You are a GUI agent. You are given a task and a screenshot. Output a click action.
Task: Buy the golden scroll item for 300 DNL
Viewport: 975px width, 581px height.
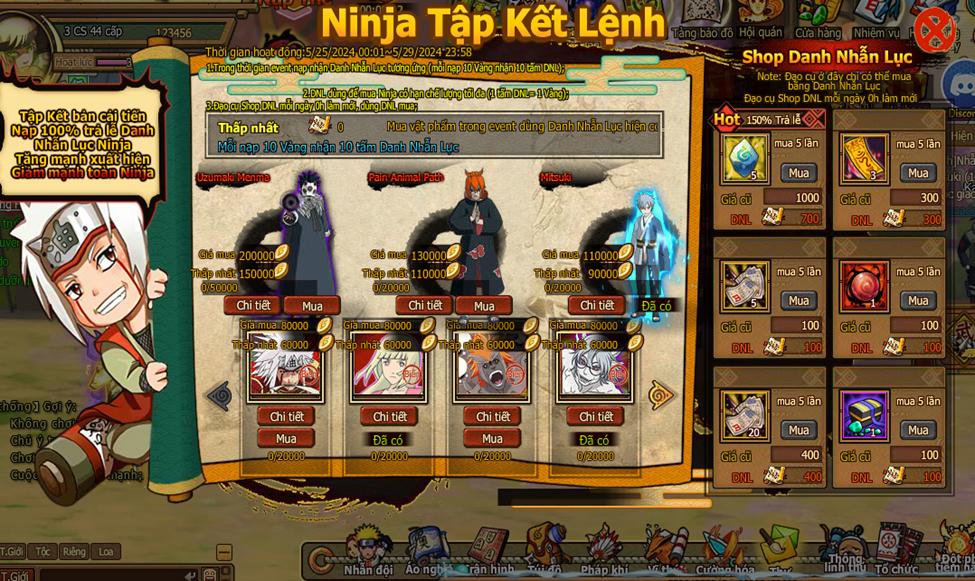pyautogui.click(x=917, y=173)
